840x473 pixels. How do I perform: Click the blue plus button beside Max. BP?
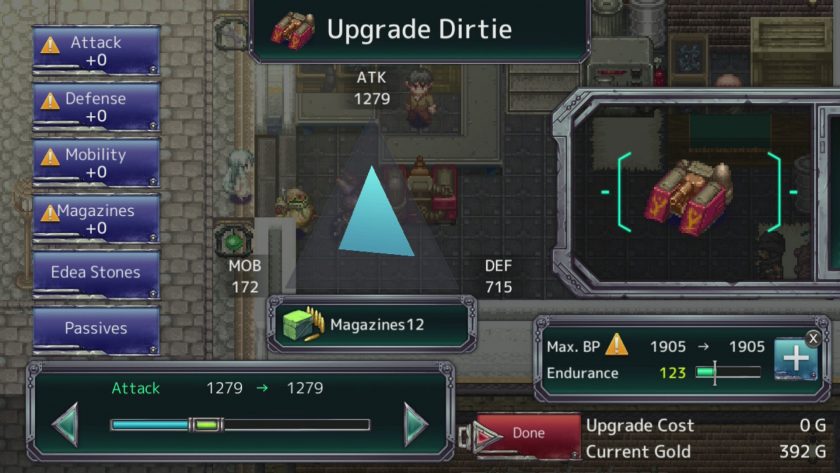[x=795, y=359]
